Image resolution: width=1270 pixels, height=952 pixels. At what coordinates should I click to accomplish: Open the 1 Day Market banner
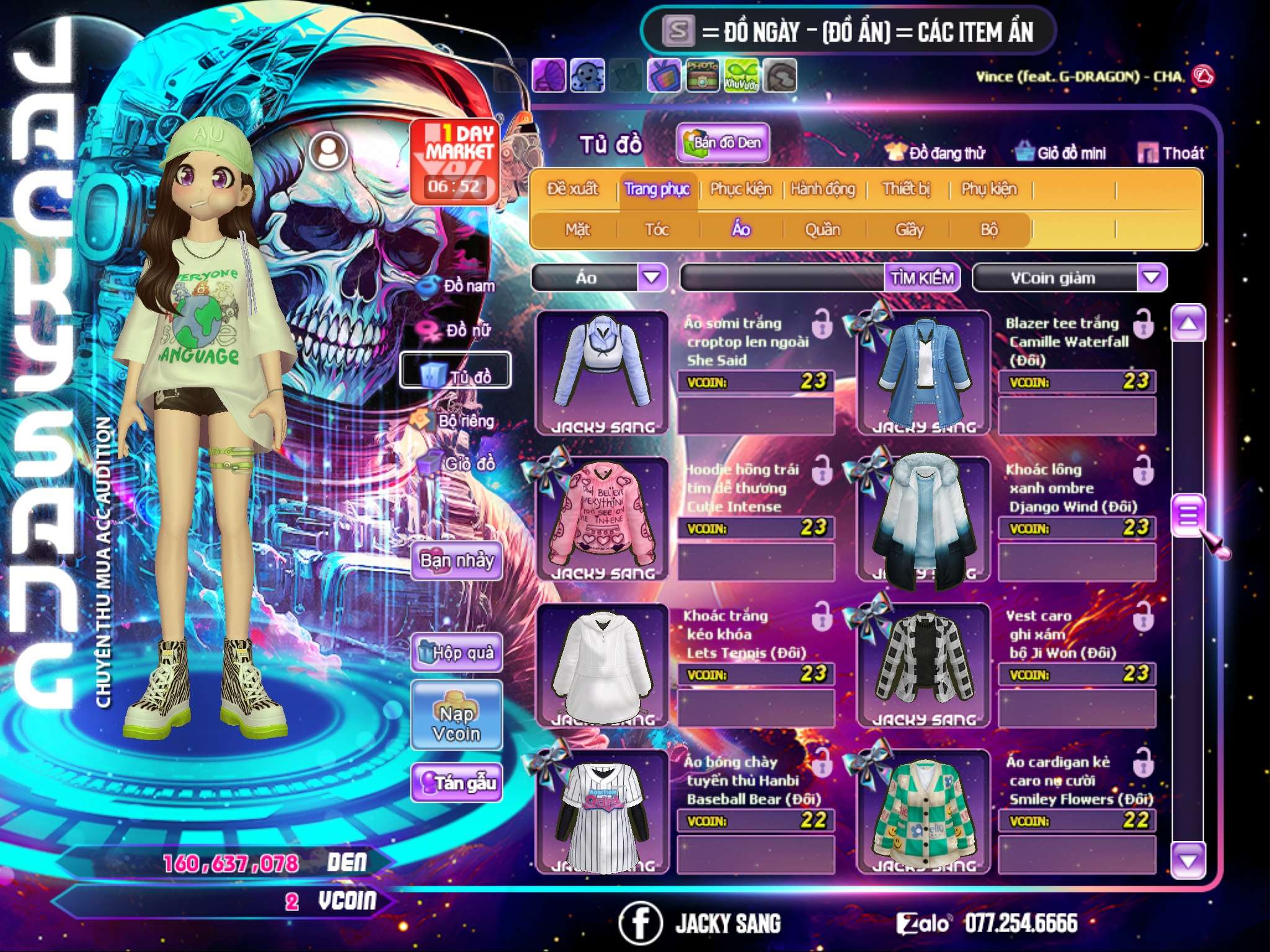[455, 161]
